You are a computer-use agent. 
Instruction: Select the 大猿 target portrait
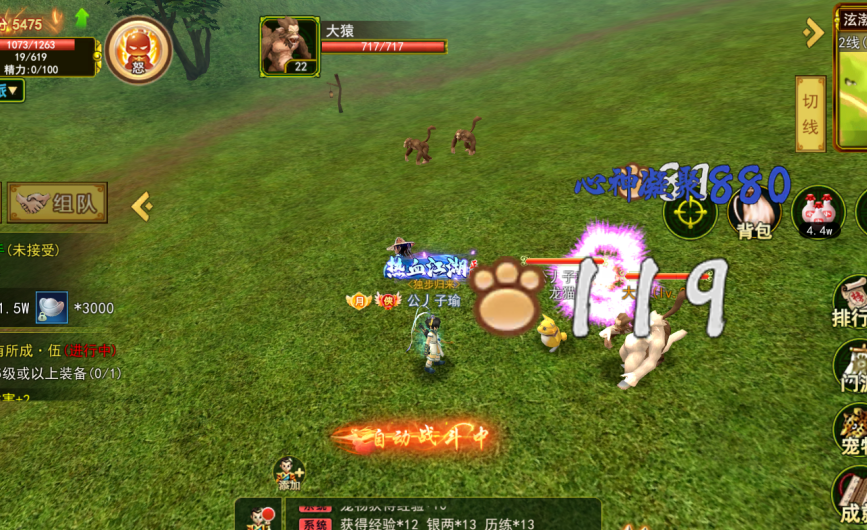(290, 46)
